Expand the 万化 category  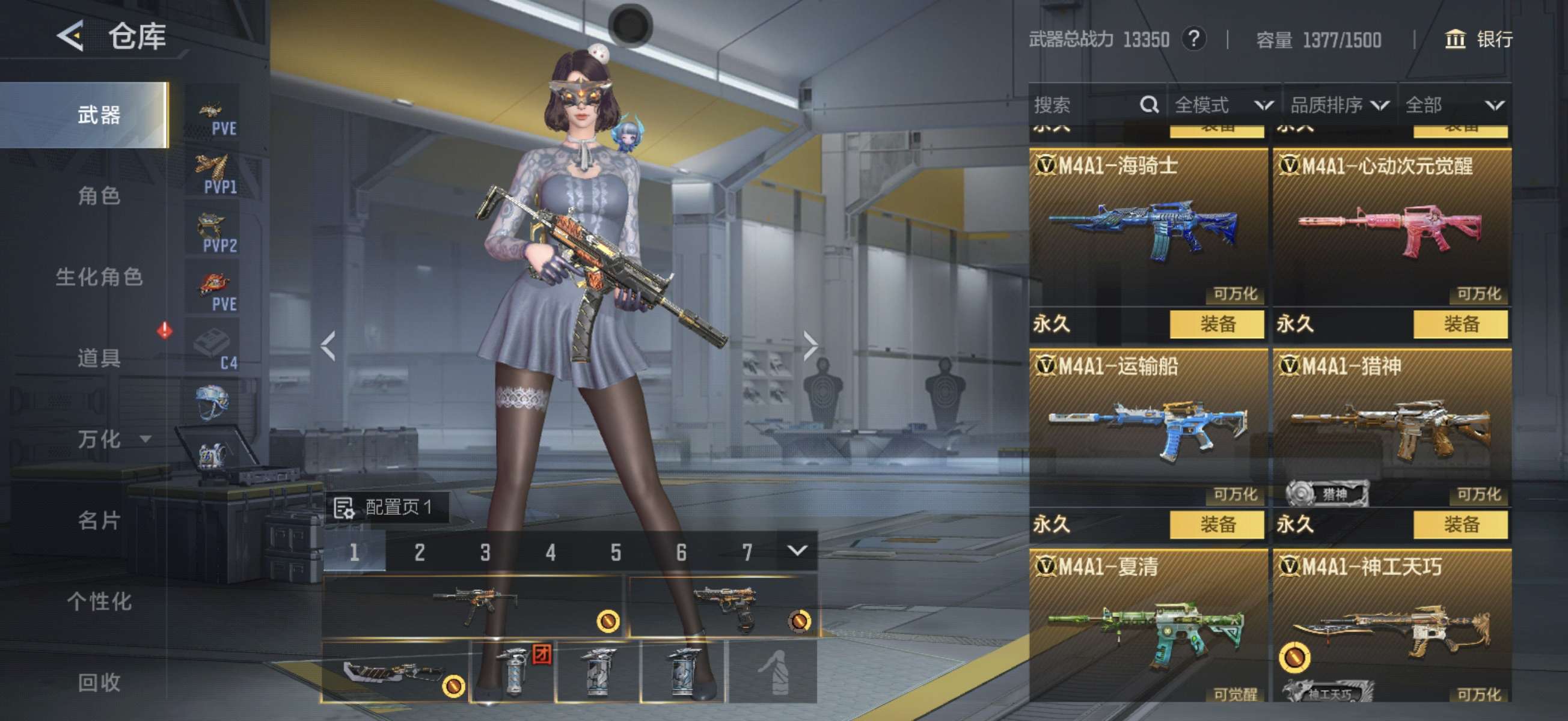pyautogui.click(x=112, y=439)
